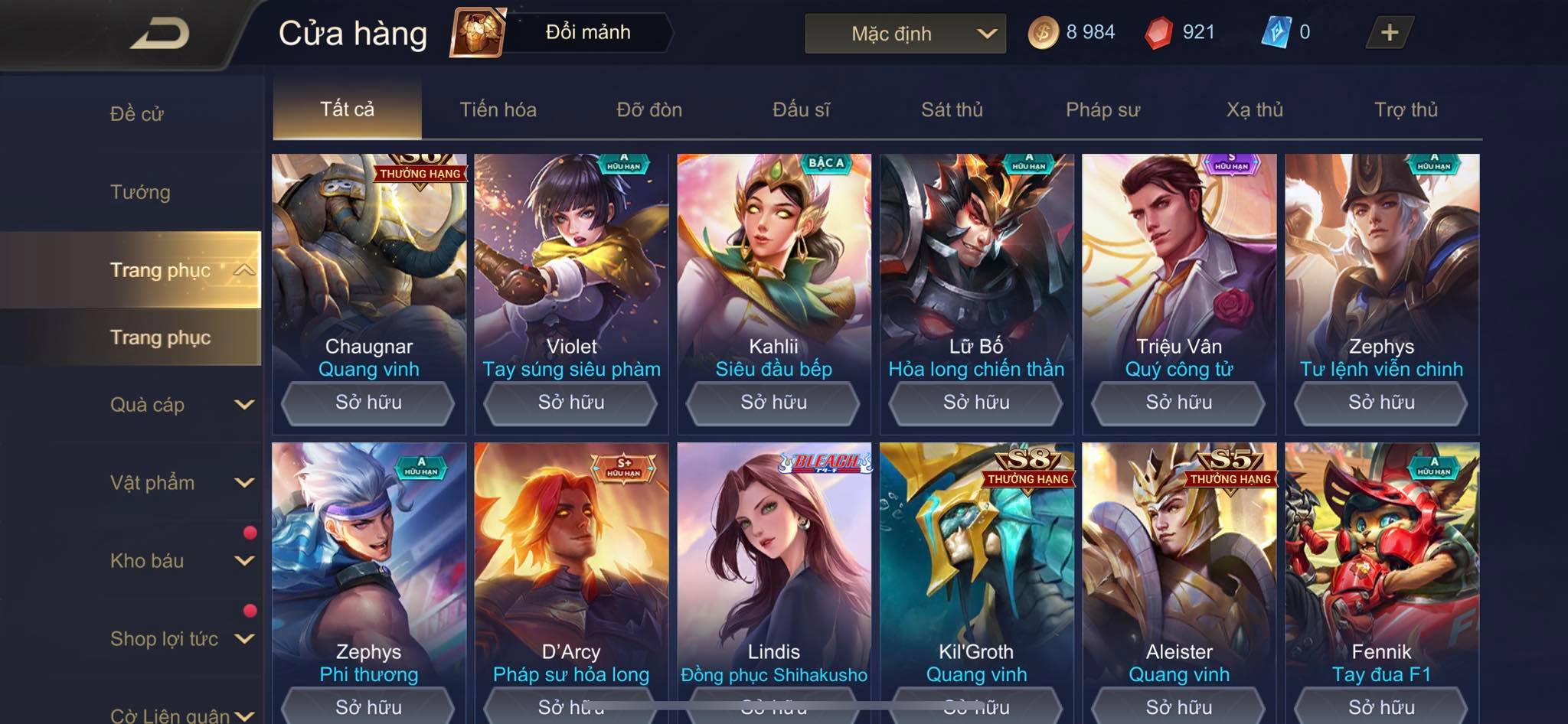The width and height of the screenshot is (1568, 724).
Task: Add currency with the plus button
Action: [x=1389, y=33]
